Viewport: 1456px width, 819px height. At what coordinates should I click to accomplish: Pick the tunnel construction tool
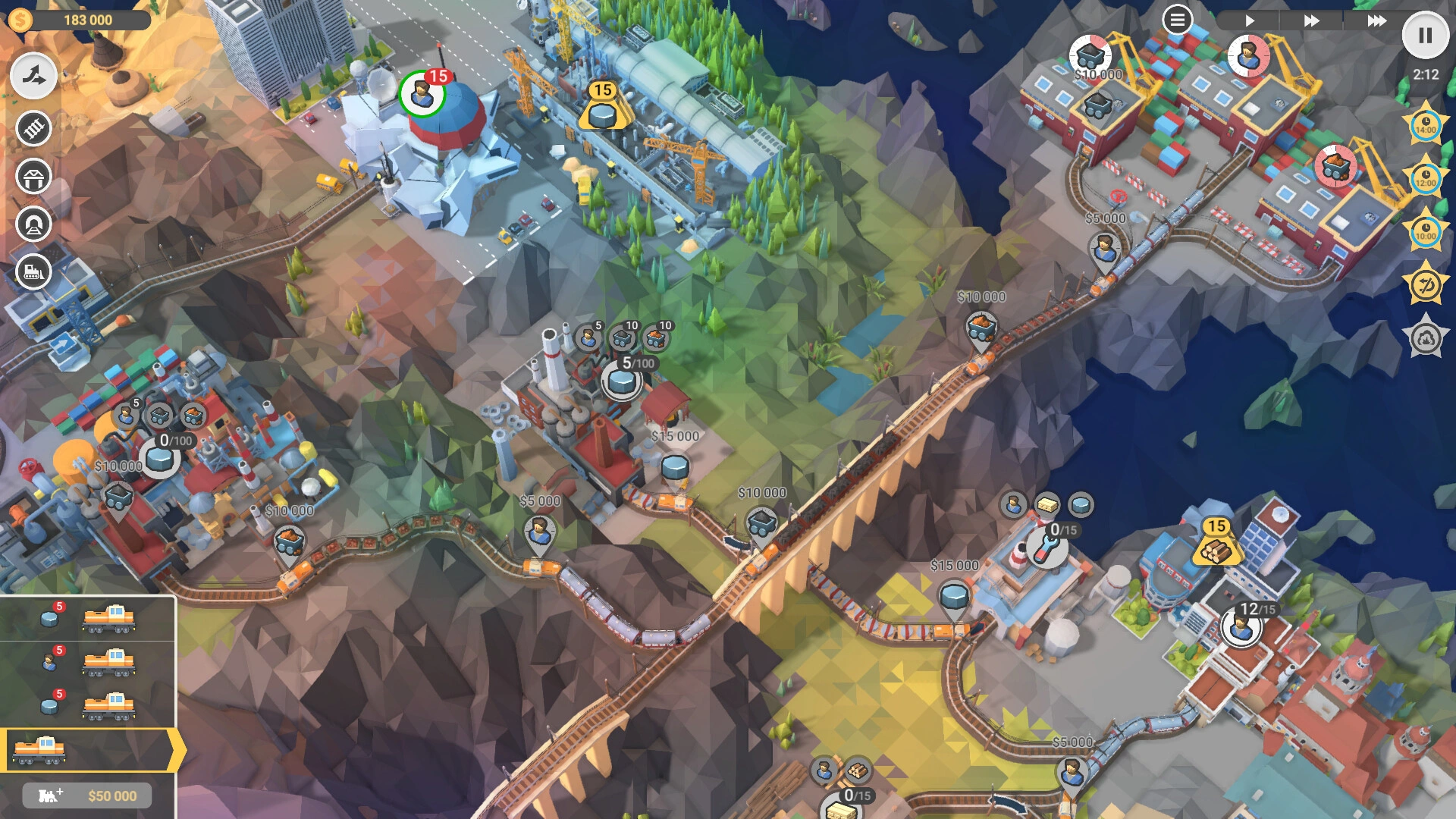[x=33, y=224]
